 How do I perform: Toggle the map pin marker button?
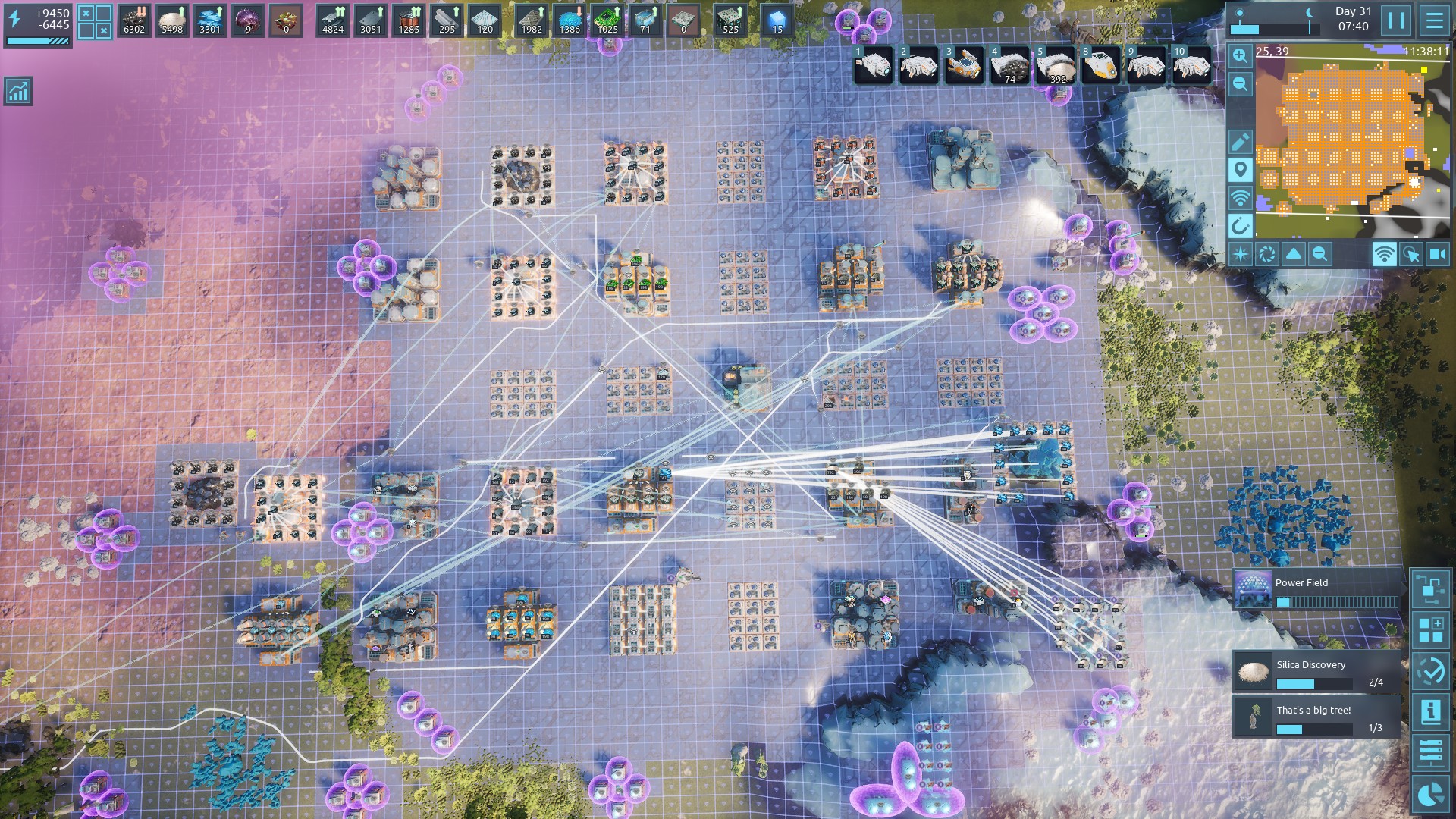1240,169
